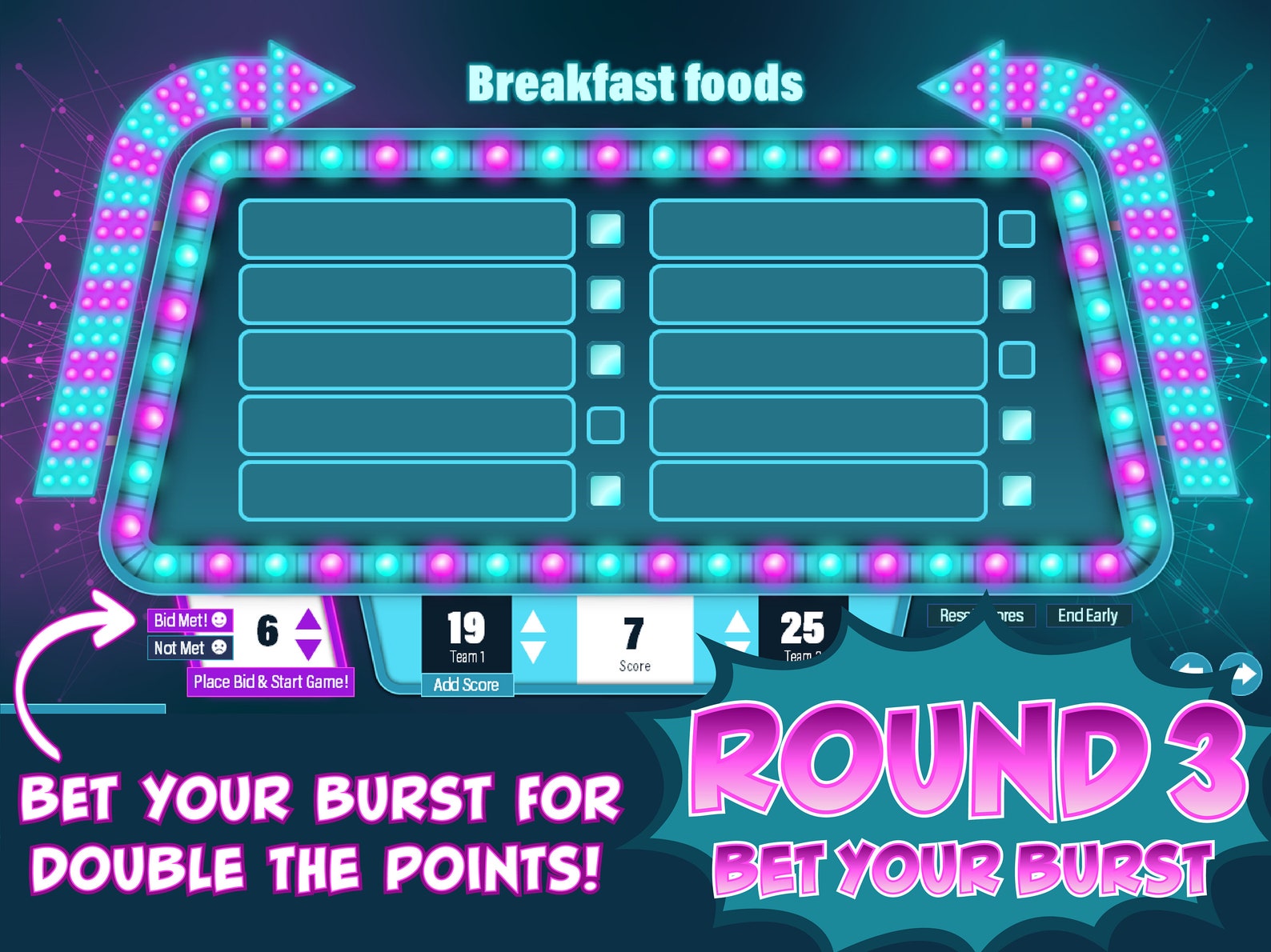Click the Breakfast foods category title

coord(635,82)
